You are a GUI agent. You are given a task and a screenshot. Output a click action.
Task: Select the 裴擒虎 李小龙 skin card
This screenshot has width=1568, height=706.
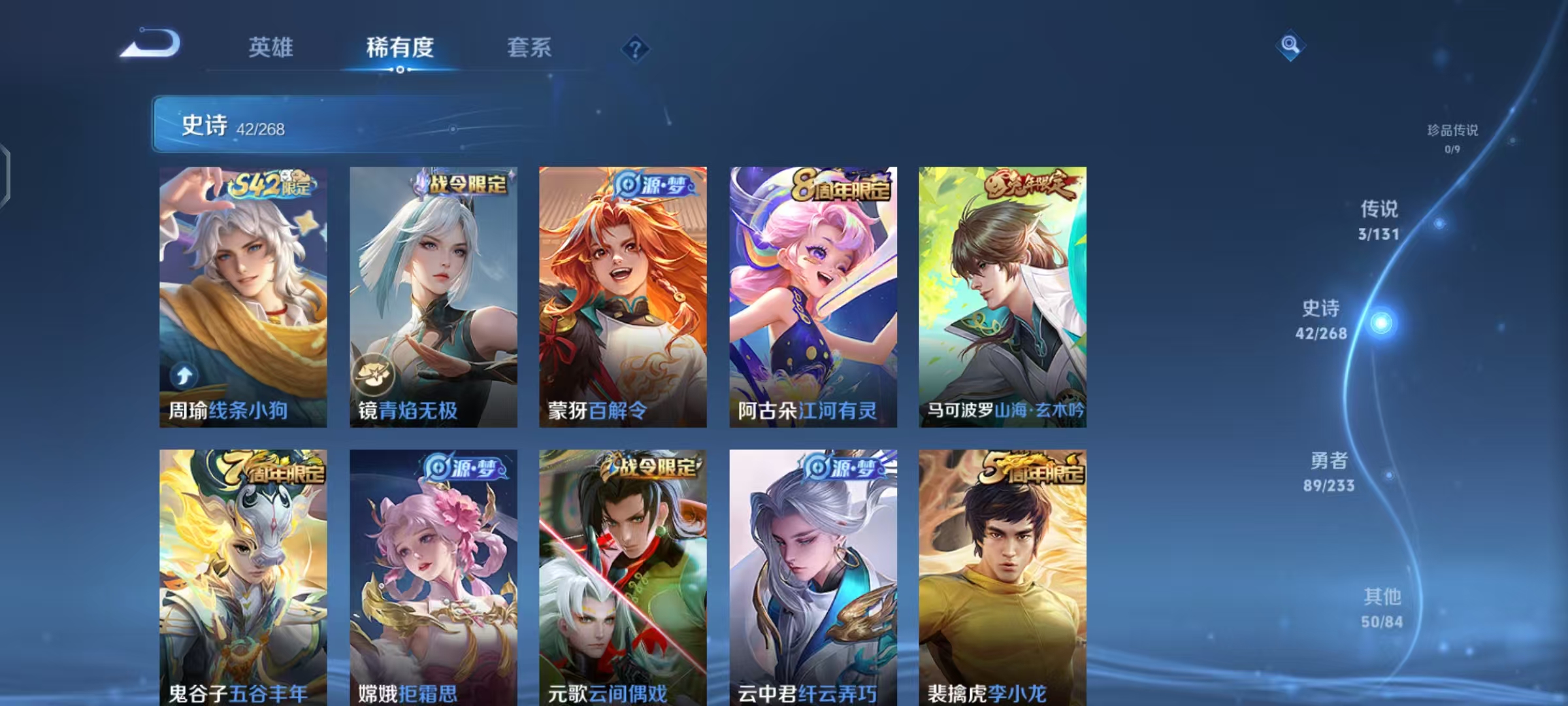(1003, 575)
